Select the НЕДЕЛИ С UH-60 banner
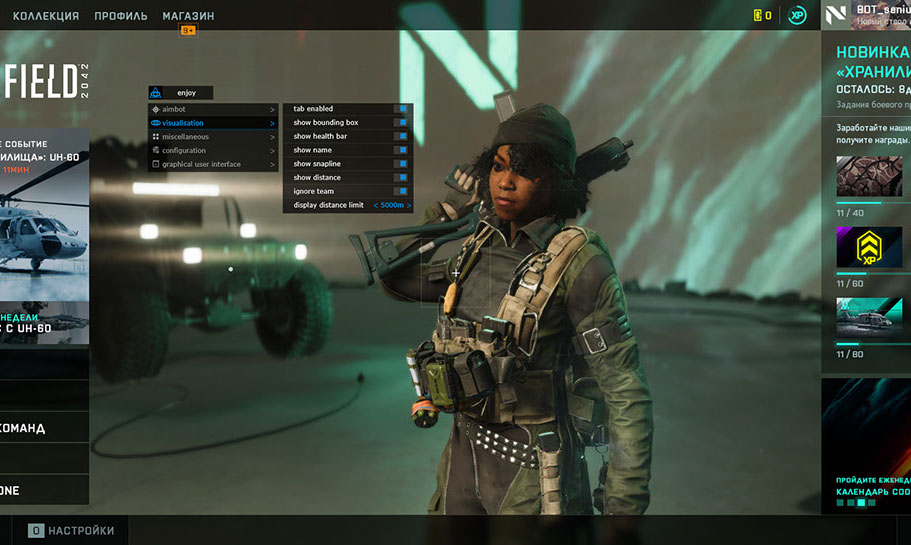Image resolution: width=911 pixels, height=545 pixels. 44,322
